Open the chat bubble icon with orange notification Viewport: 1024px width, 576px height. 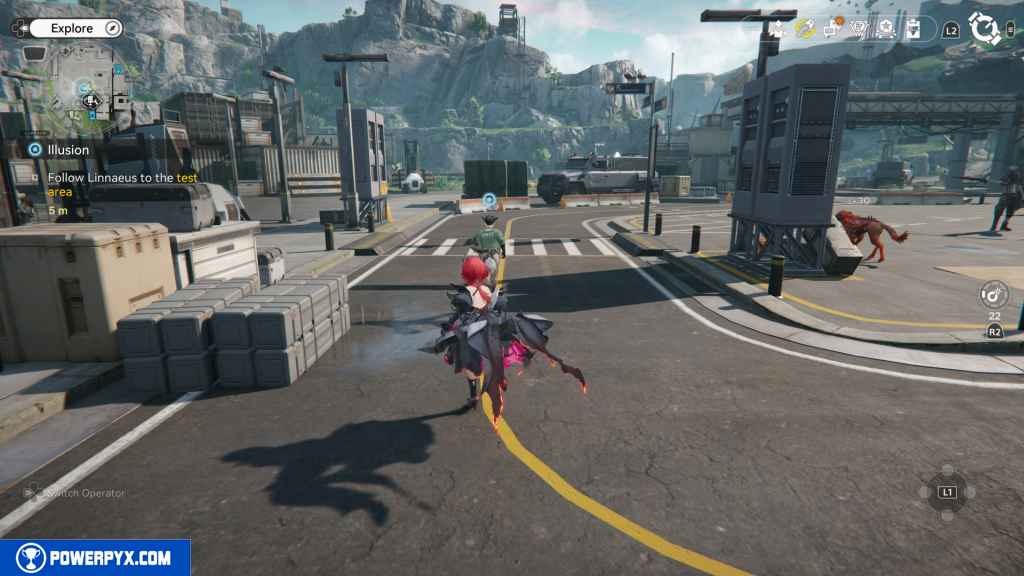[x=832, y=28]
